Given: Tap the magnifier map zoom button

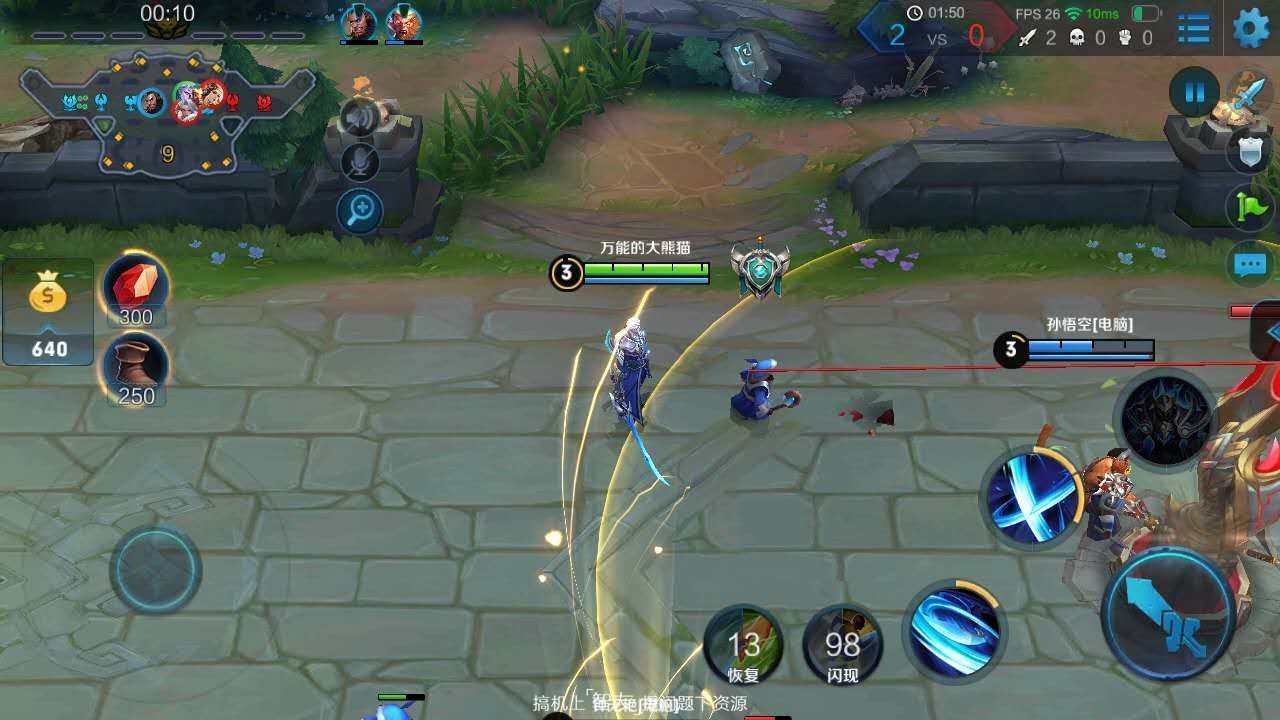Looking at the screenshot, I should click(x=360, y=210).
